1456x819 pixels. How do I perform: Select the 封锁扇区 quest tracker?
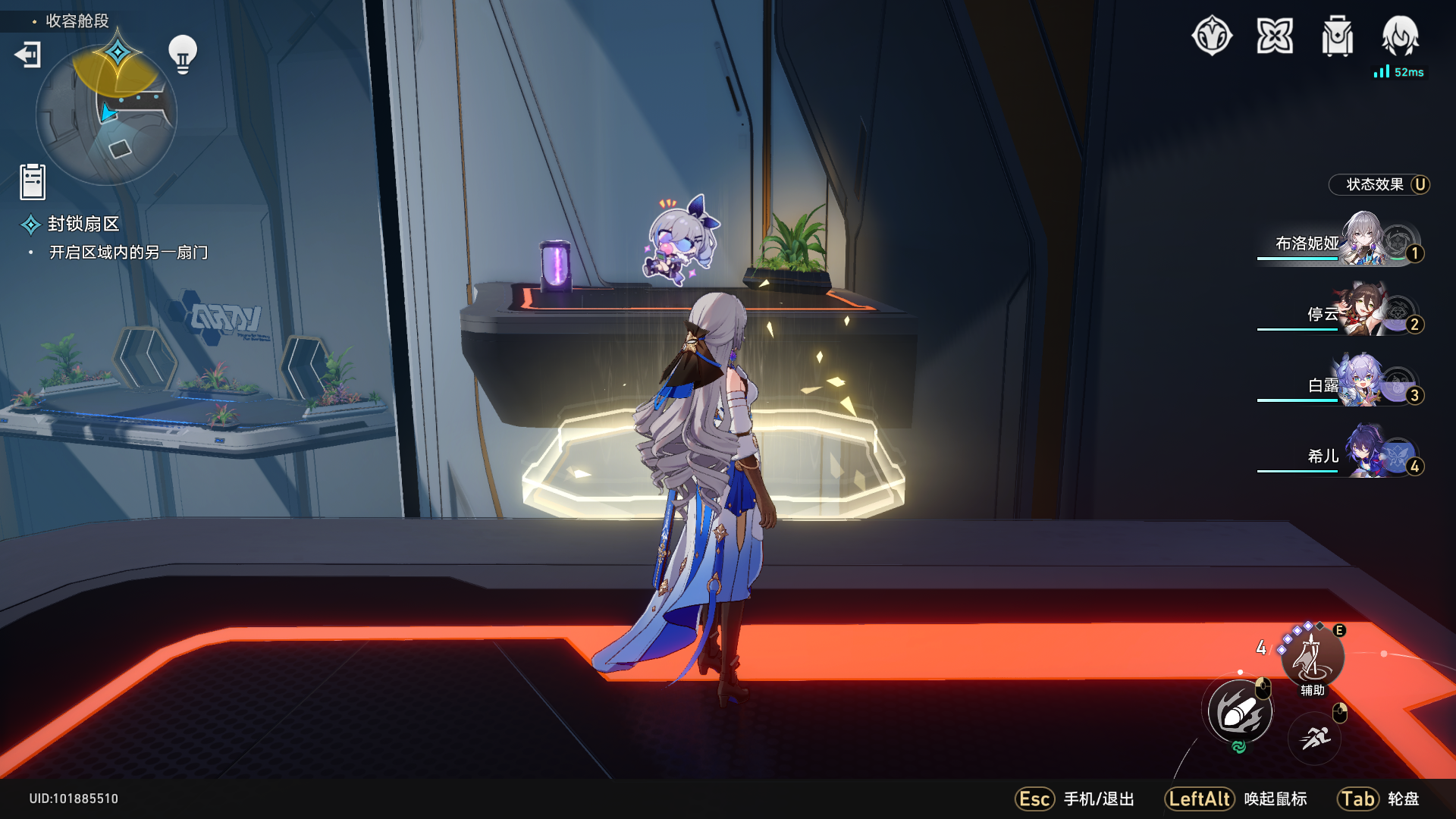pyautogui.click(x=83, y=224)
